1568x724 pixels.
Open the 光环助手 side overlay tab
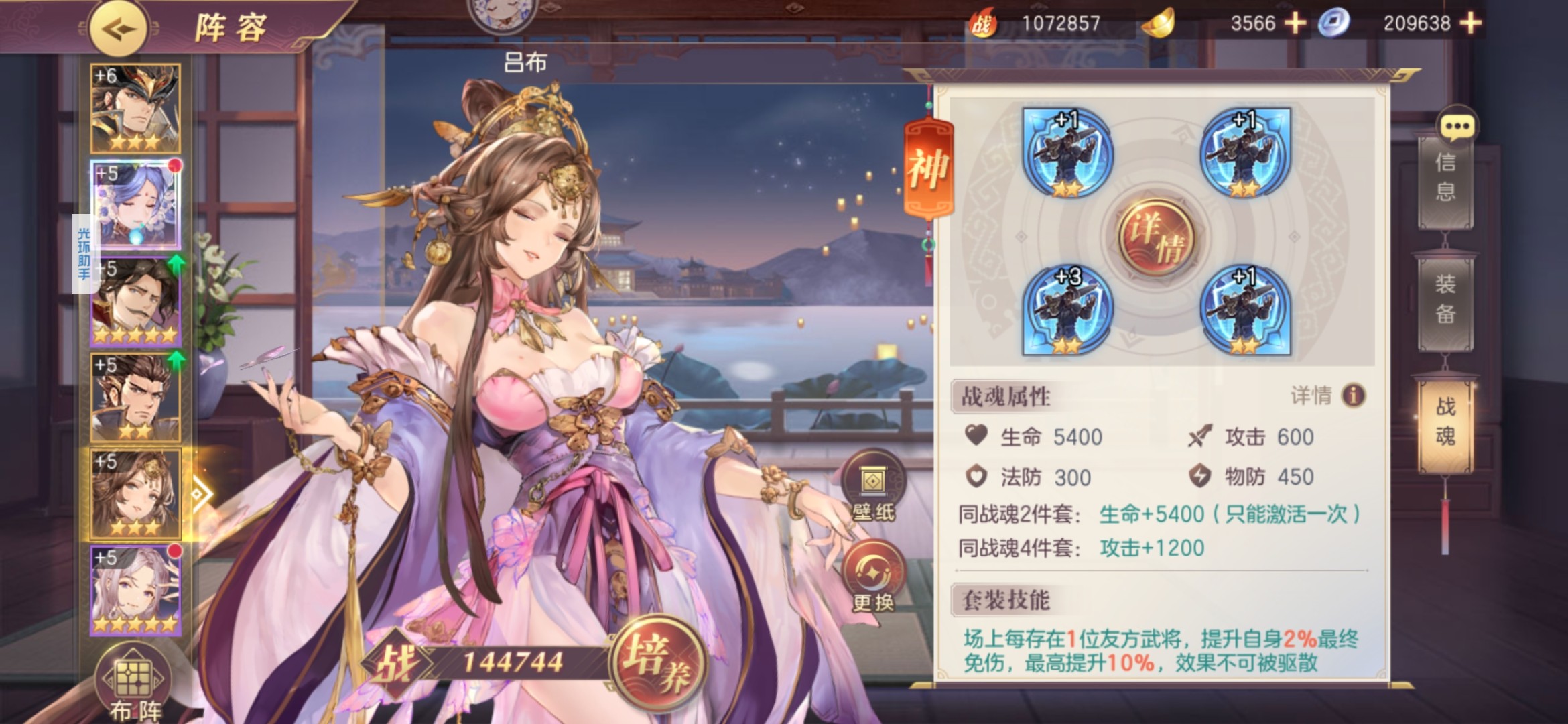click(83, 254)
